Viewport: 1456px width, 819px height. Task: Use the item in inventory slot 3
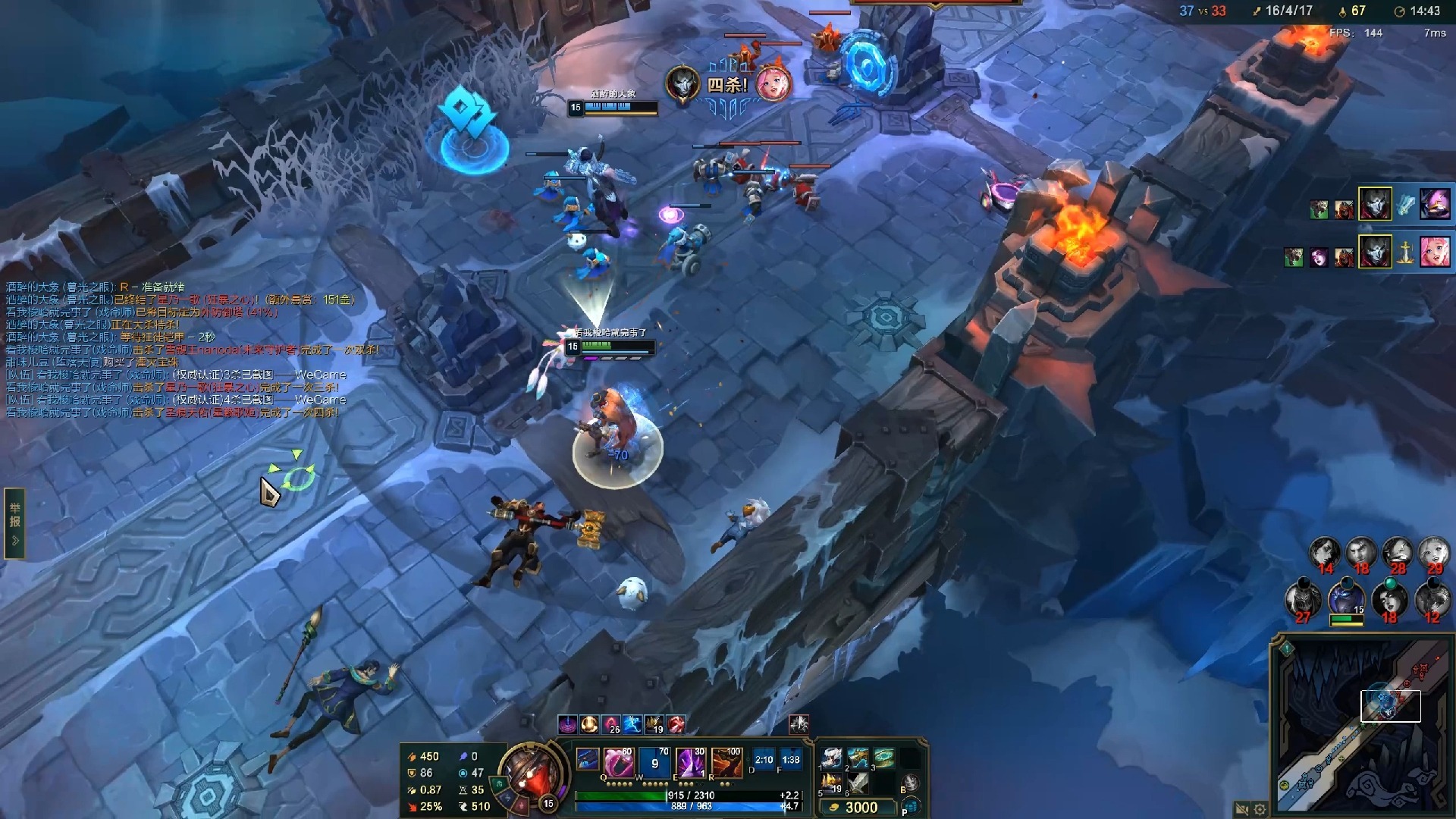coord(883,757)
